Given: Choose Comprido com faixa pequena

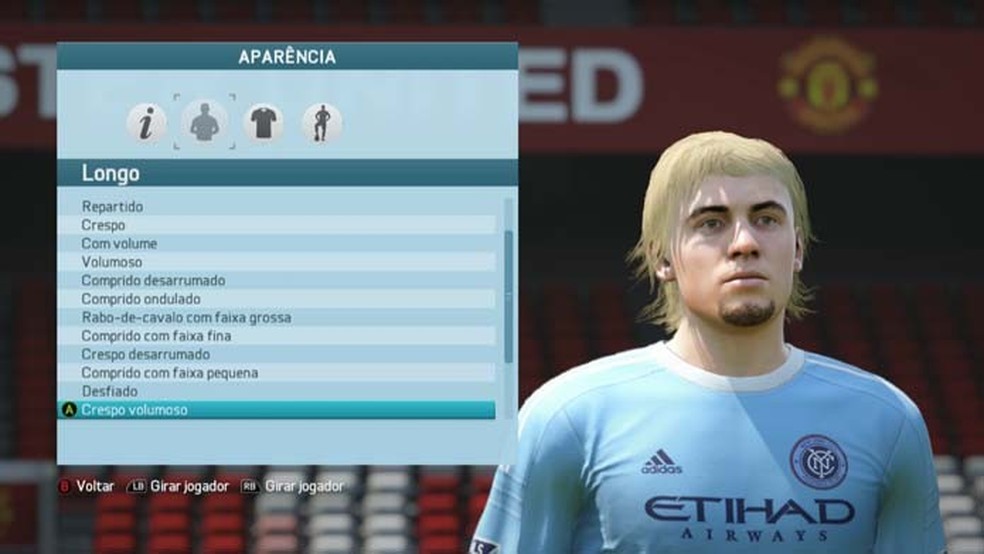Looking at the screenshot, I should pyautogui.click(x=169, y=373).
